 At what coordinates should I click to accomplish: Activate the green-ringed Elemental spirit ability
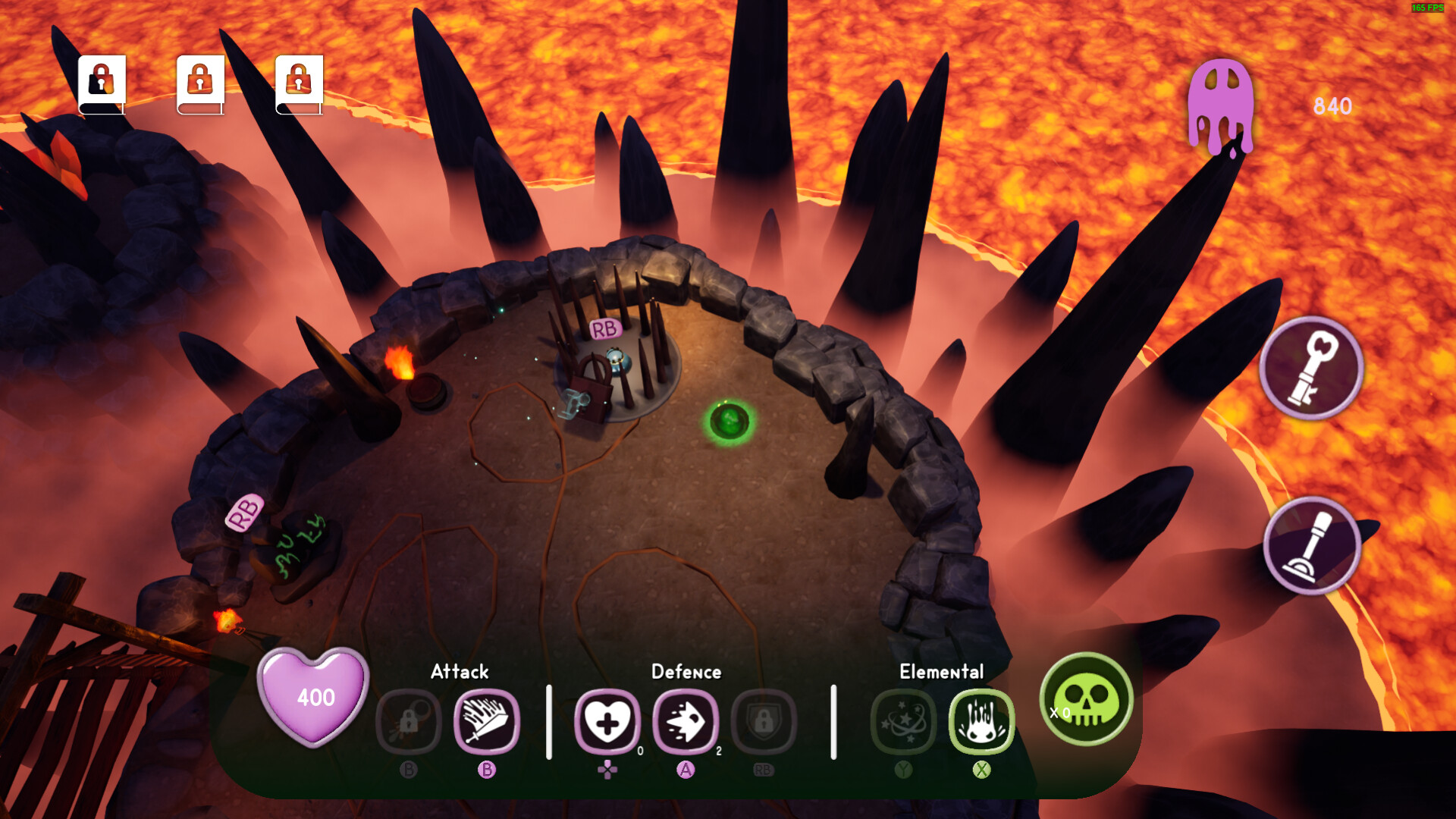click(981, 721)
